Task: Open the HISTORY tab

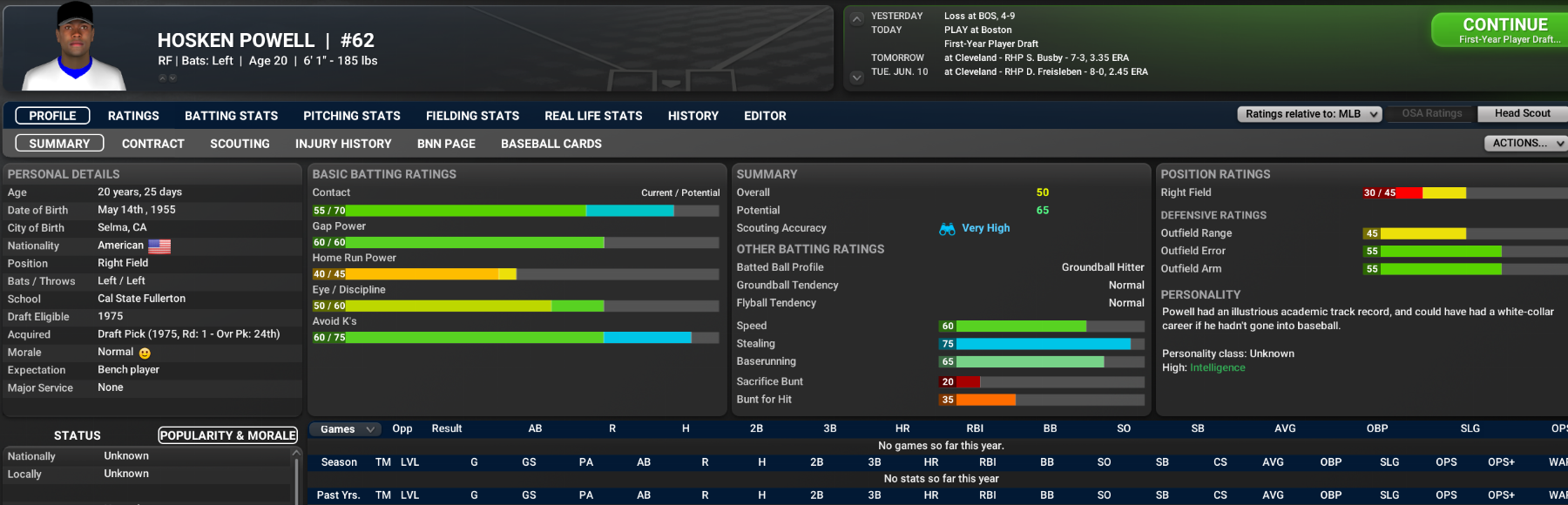Action: click(x=693, y=116)
